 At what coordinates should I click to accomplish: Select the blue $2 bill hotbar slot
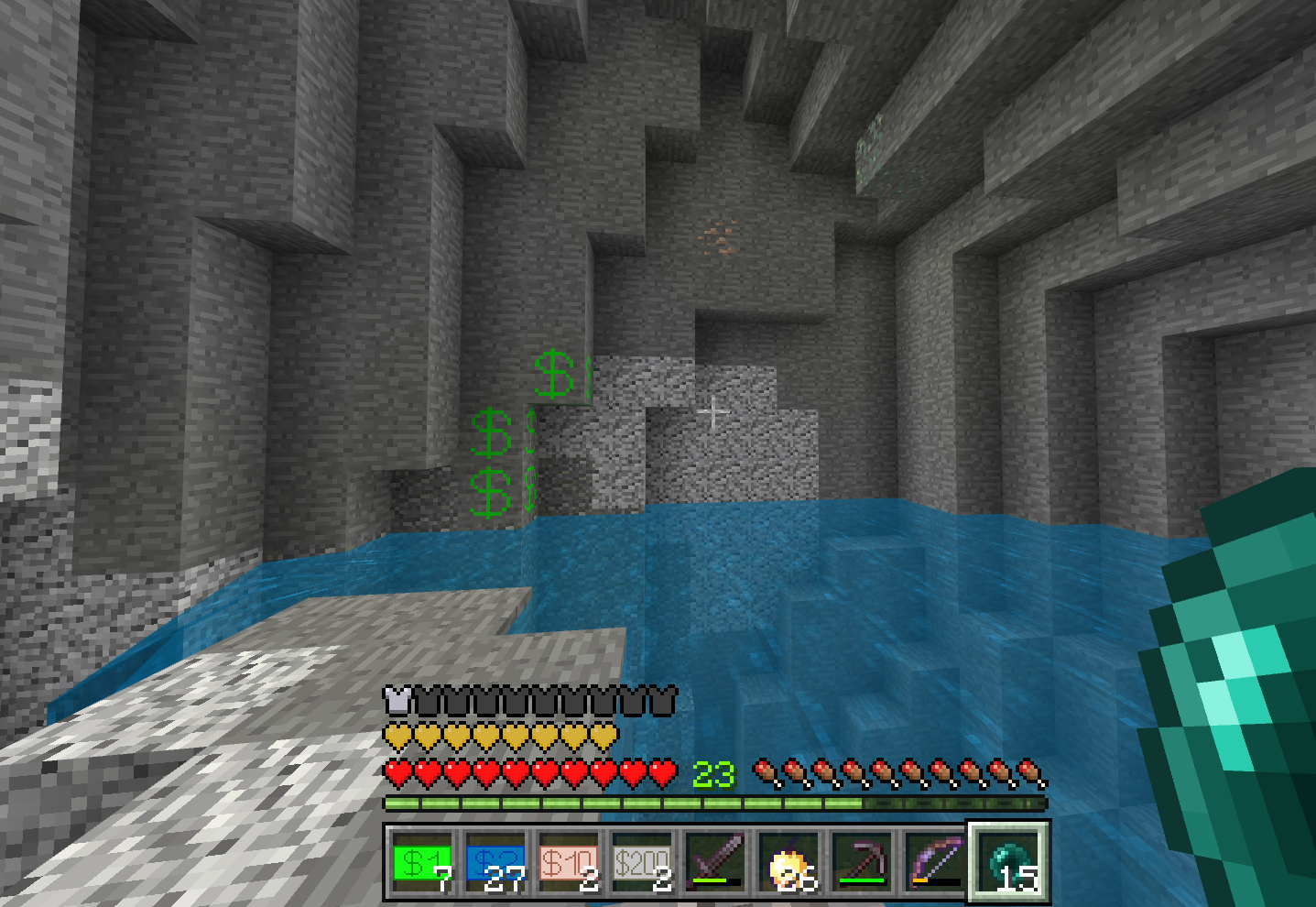pyautogui.click(x=495, y=864)
